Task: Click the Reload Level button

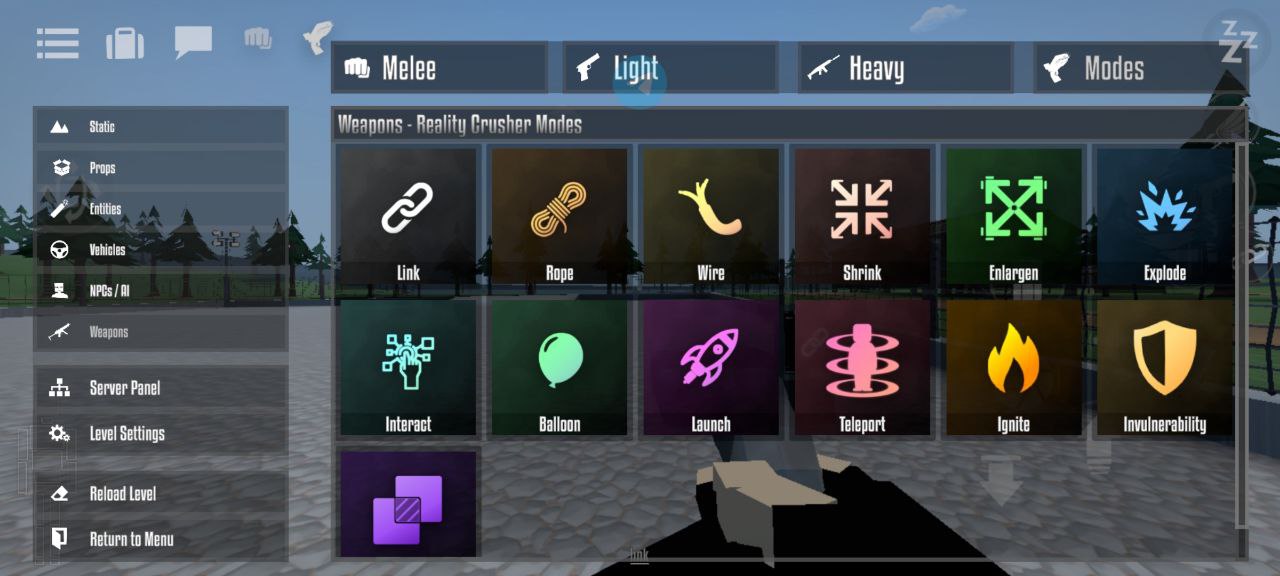Action: pos(161,494)
